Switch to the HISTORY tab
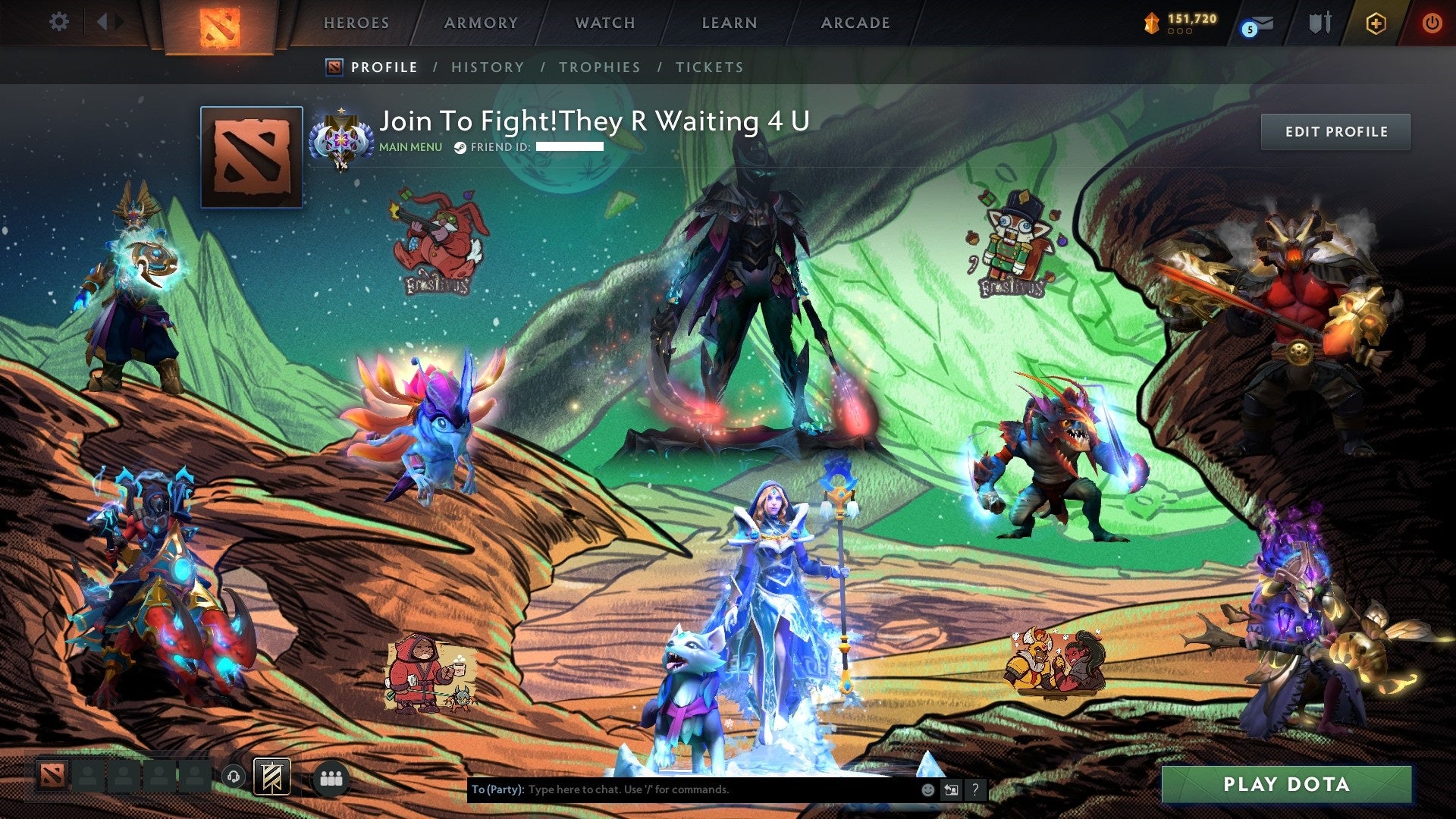 [486, 67]
